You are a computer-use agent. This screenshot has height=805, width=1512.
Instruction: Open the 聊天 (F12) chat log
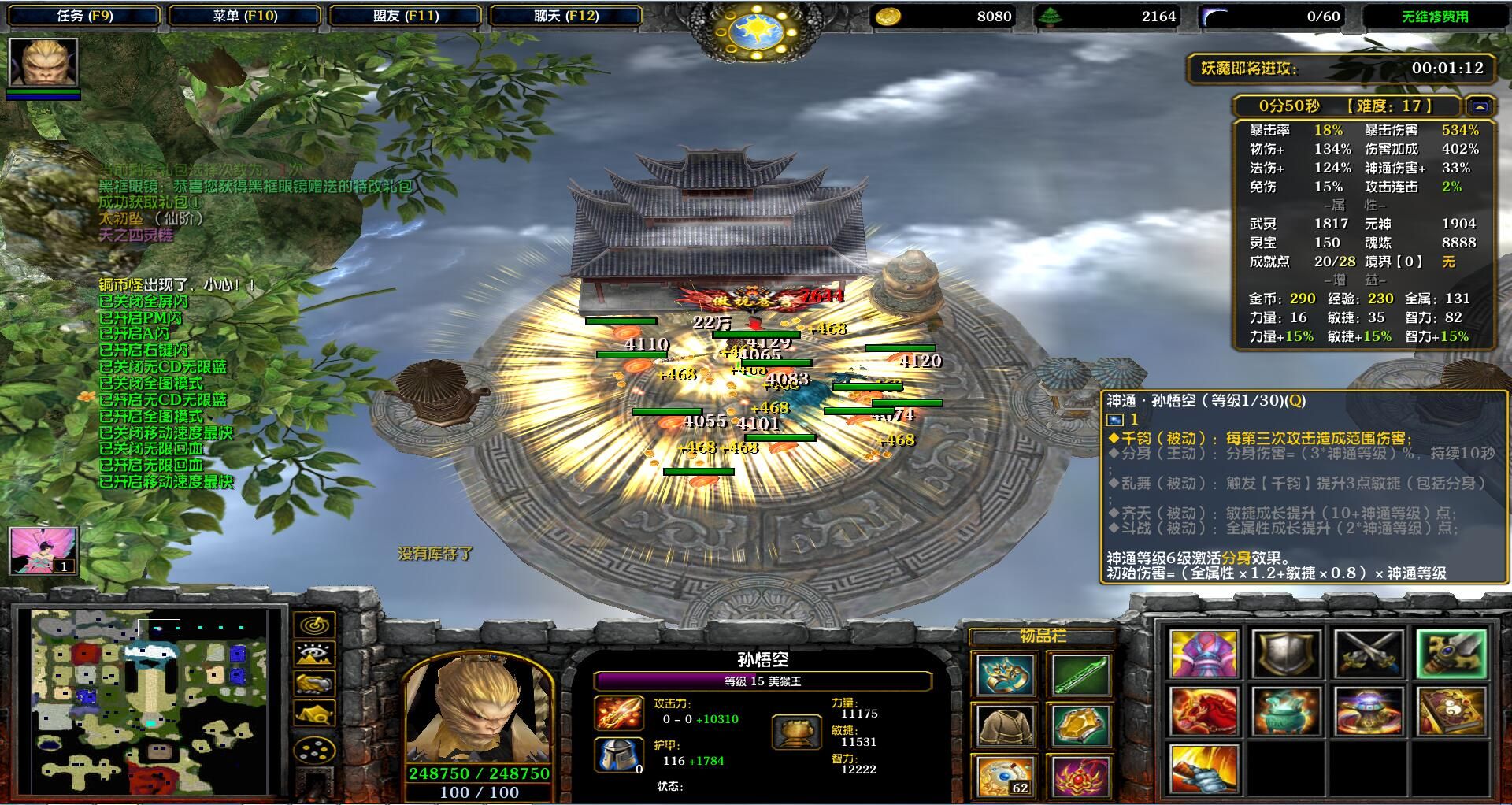(x=565, y=16)
